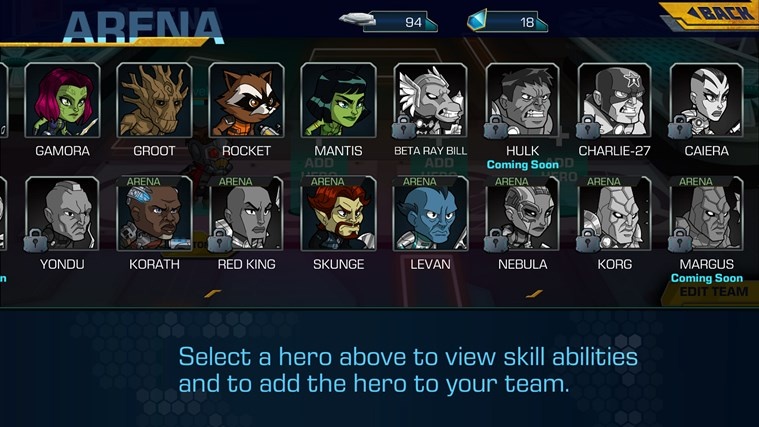
Task: Choose the Caiera hero portrait
Action: pos(706,101)
